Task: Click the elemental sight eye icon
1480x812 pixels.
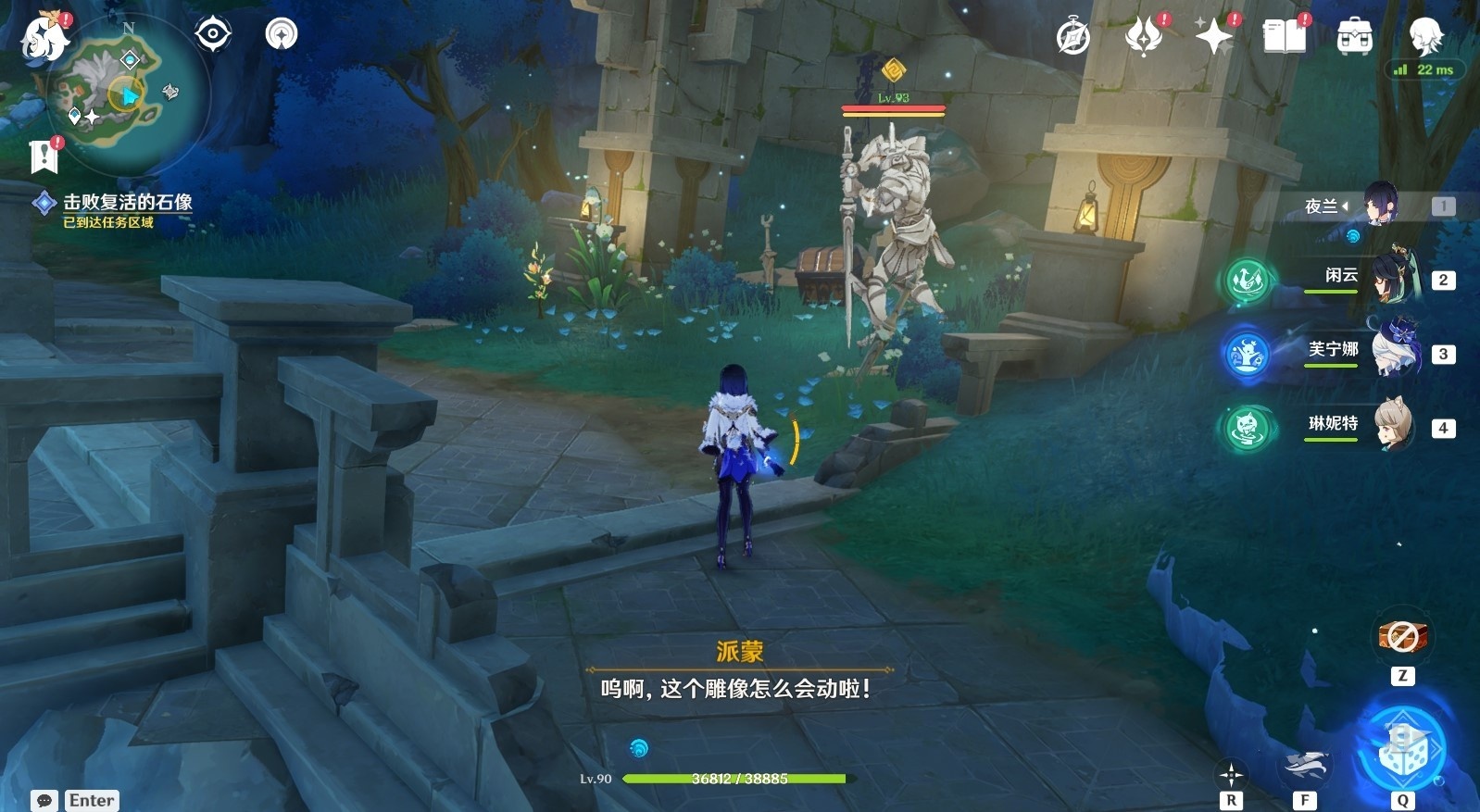Action: [213, 33]
